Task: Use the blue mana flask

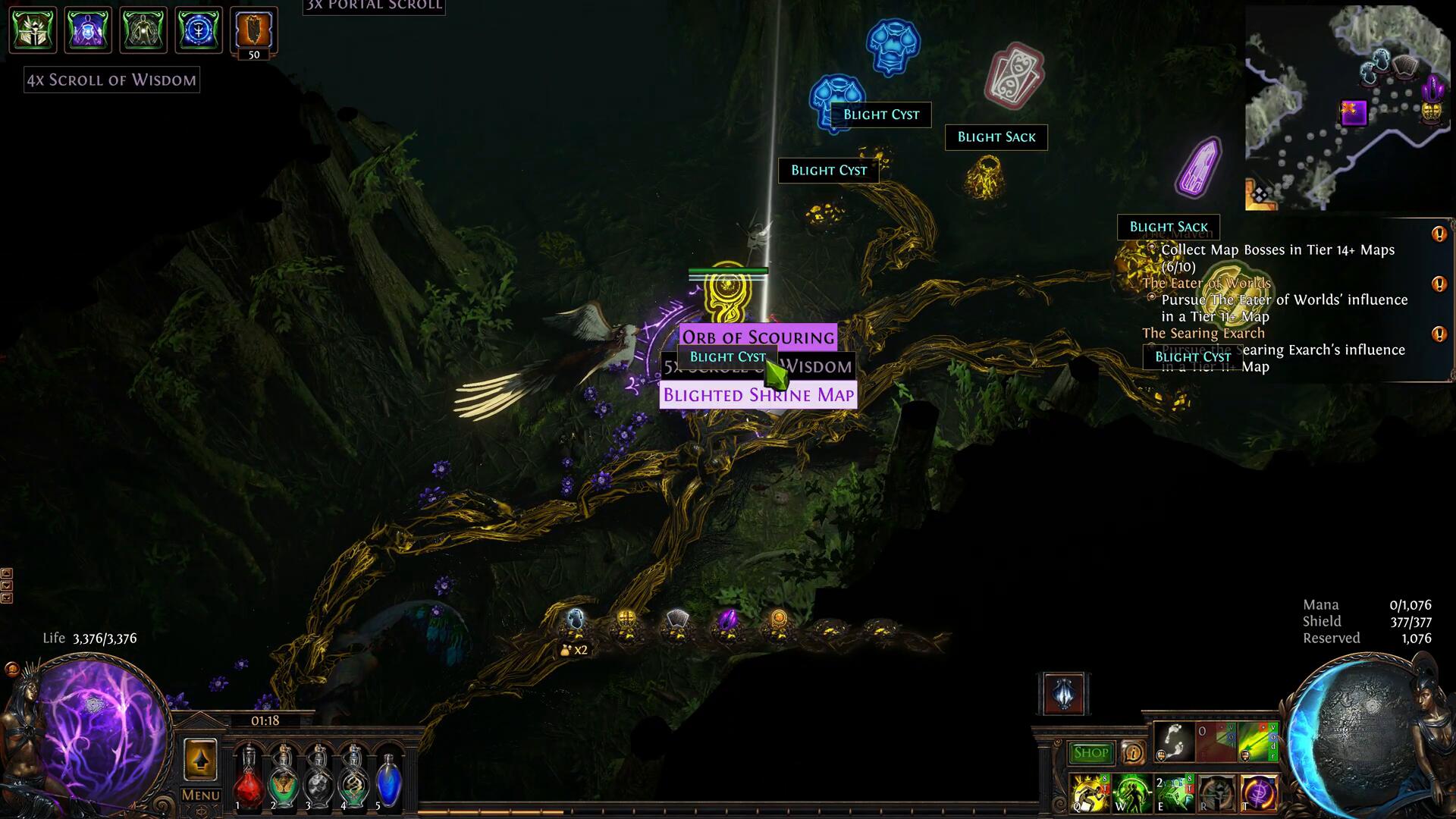Action: pos(388,780)
